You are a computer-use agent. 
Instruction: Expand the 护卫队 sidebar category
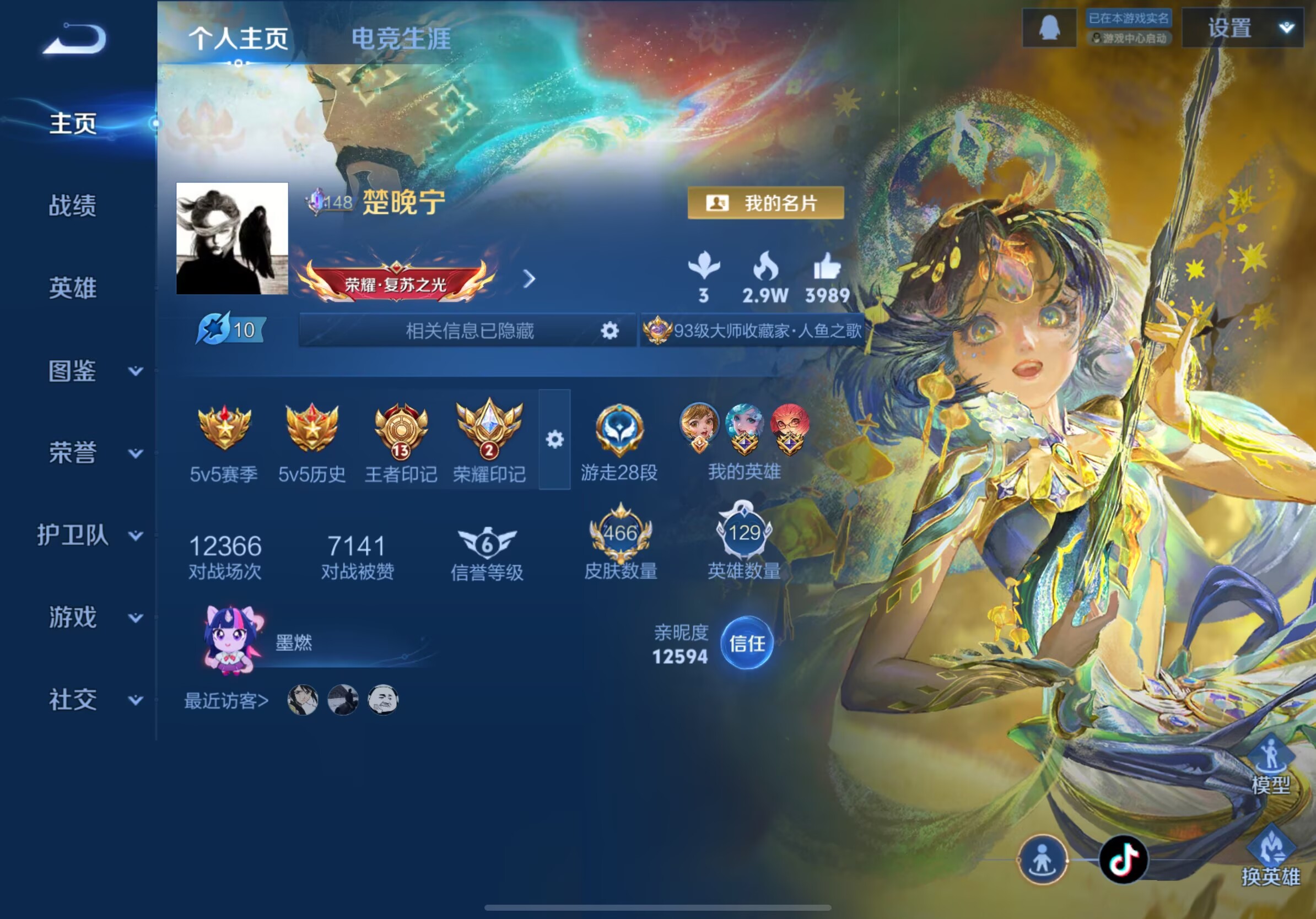pyautogui.click(x=89, y=535)
